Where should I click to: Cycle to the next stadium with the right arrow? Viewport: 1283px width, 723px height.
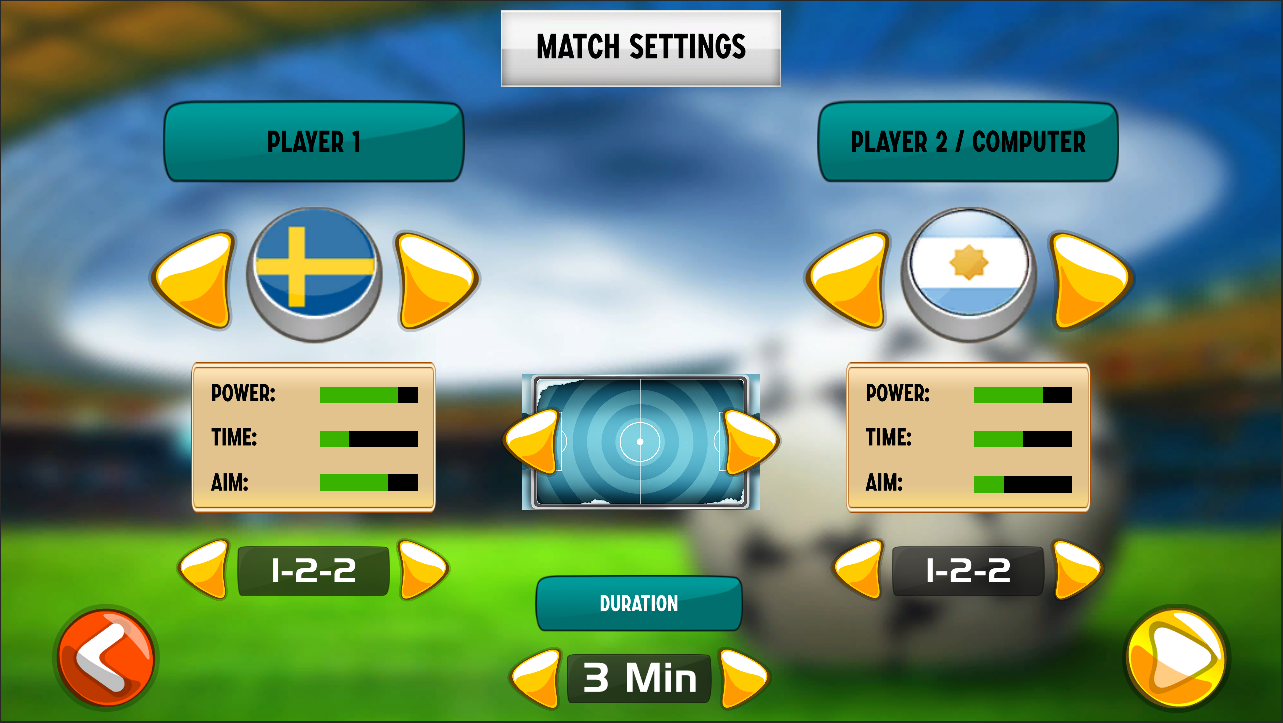(x=749, y=440)
